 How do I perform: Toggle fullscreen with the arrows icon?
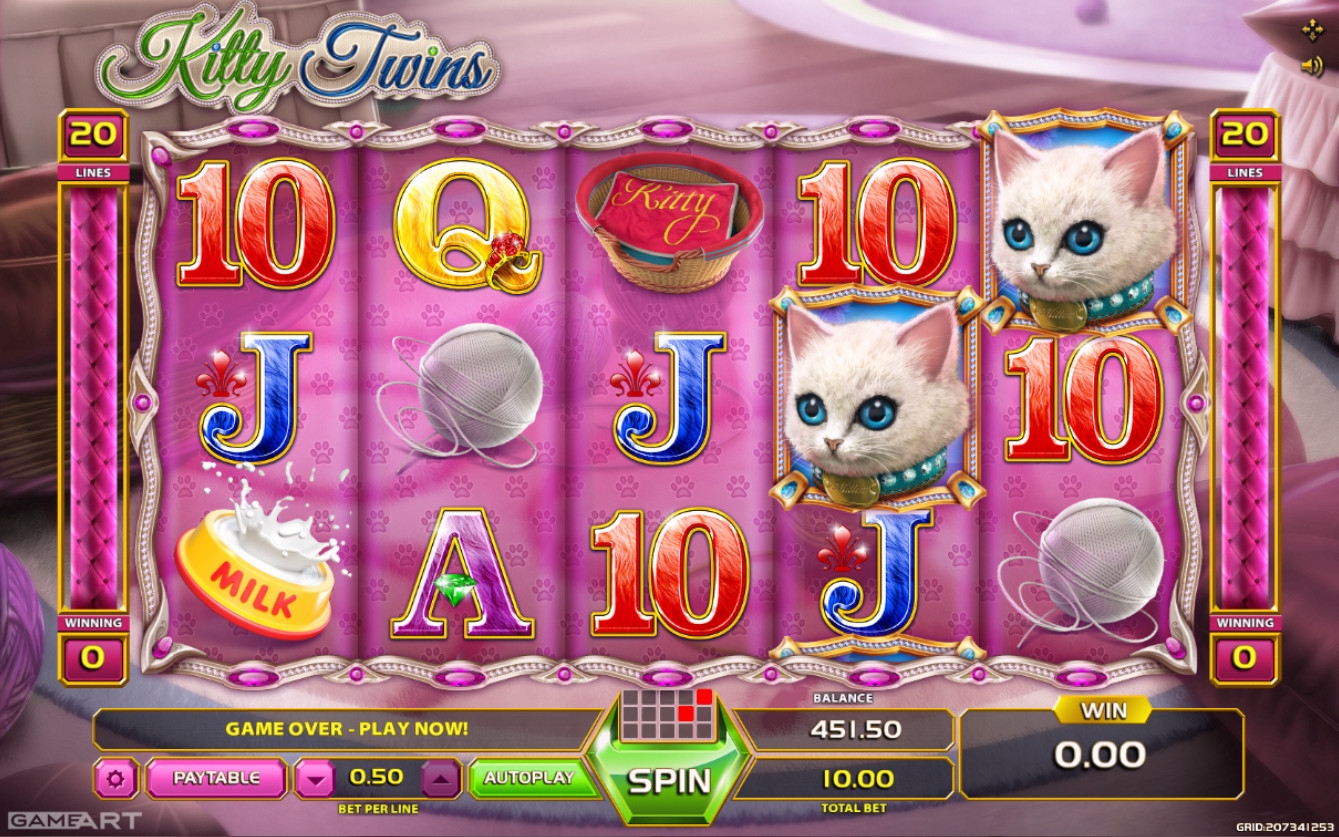pos(1311,31)
